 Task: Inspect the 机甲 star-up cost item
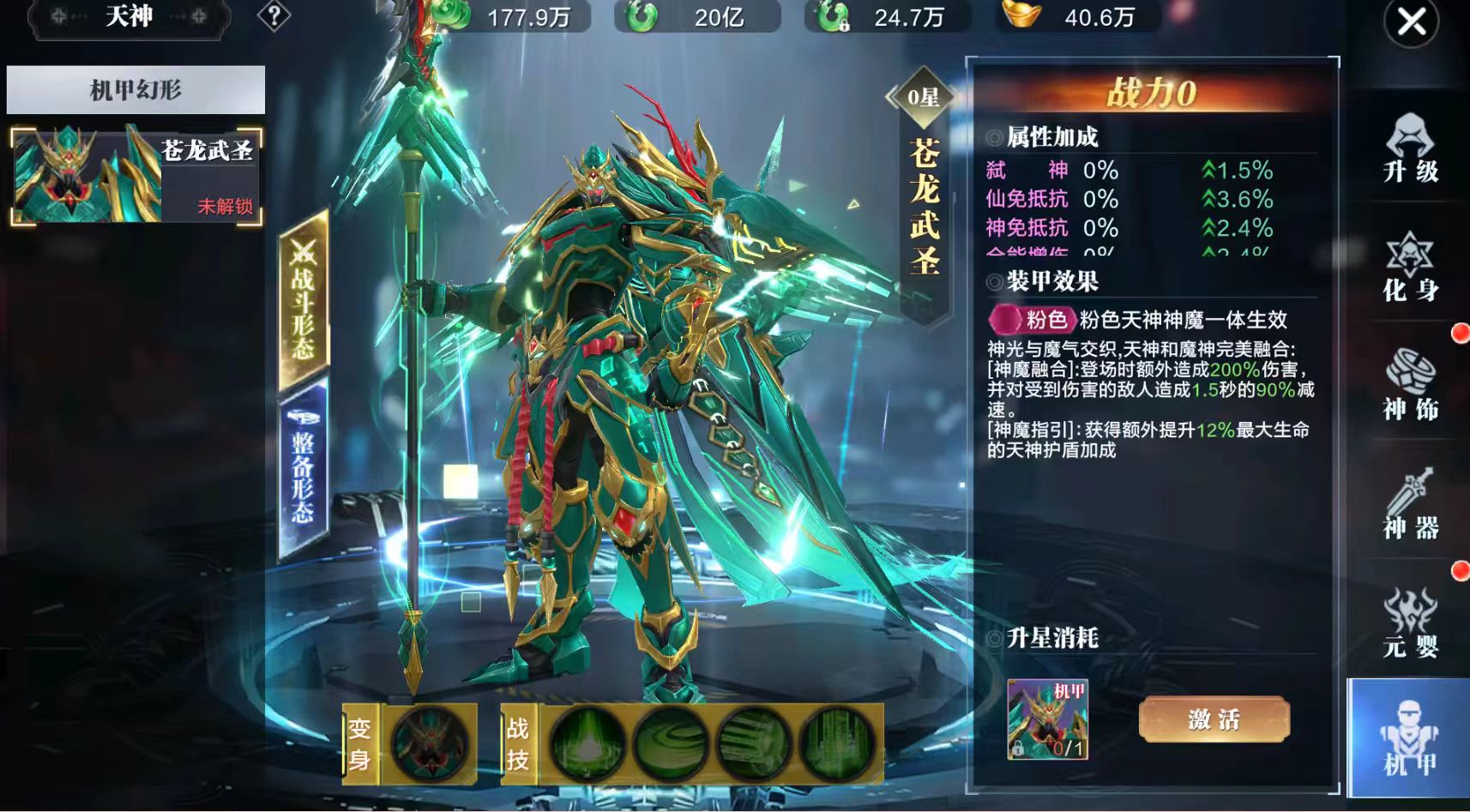pos(1047,719)
